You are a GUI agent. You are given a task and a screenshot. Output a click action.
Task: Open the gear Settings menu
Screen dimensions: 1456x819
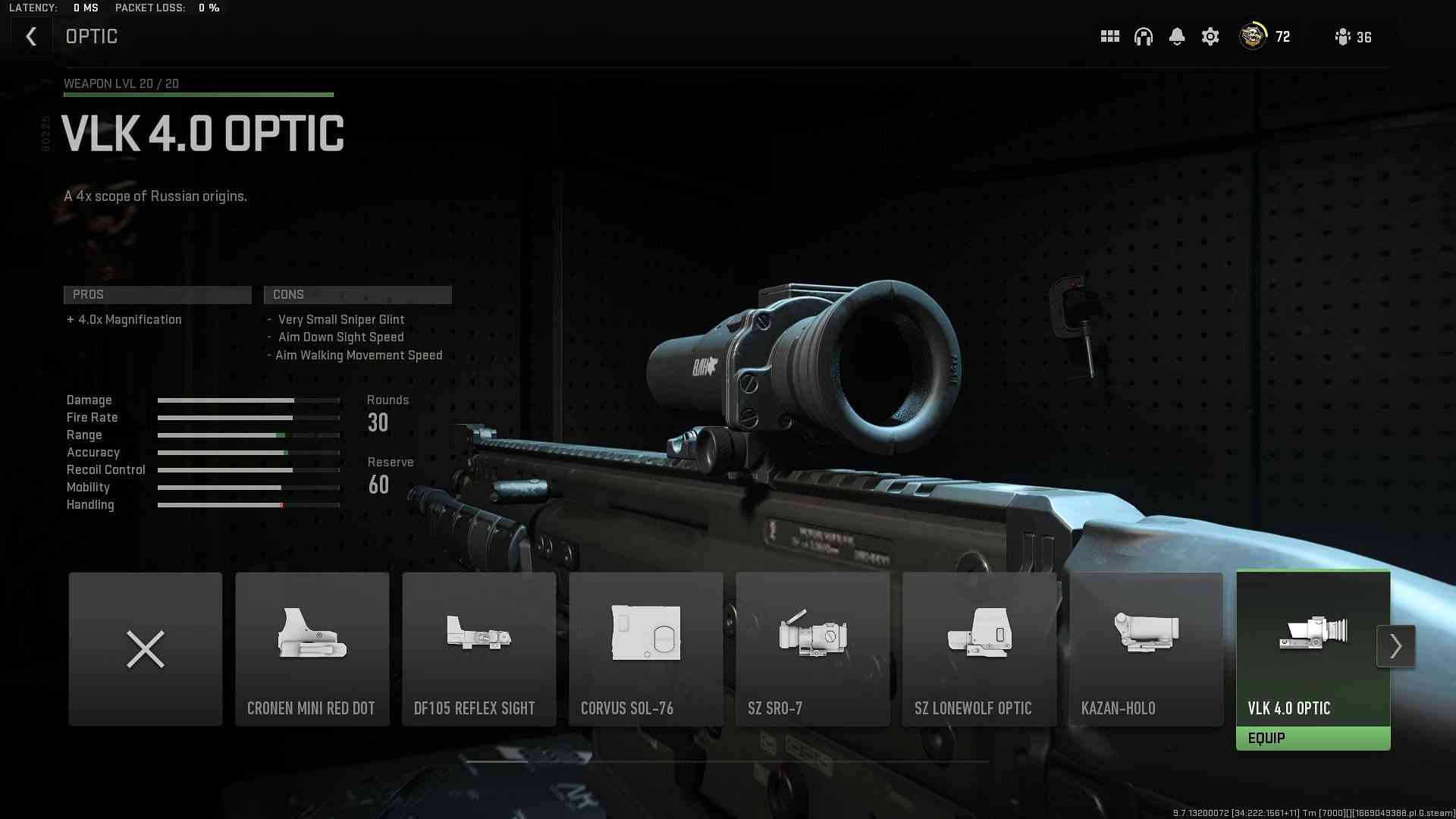point(1210,36)
